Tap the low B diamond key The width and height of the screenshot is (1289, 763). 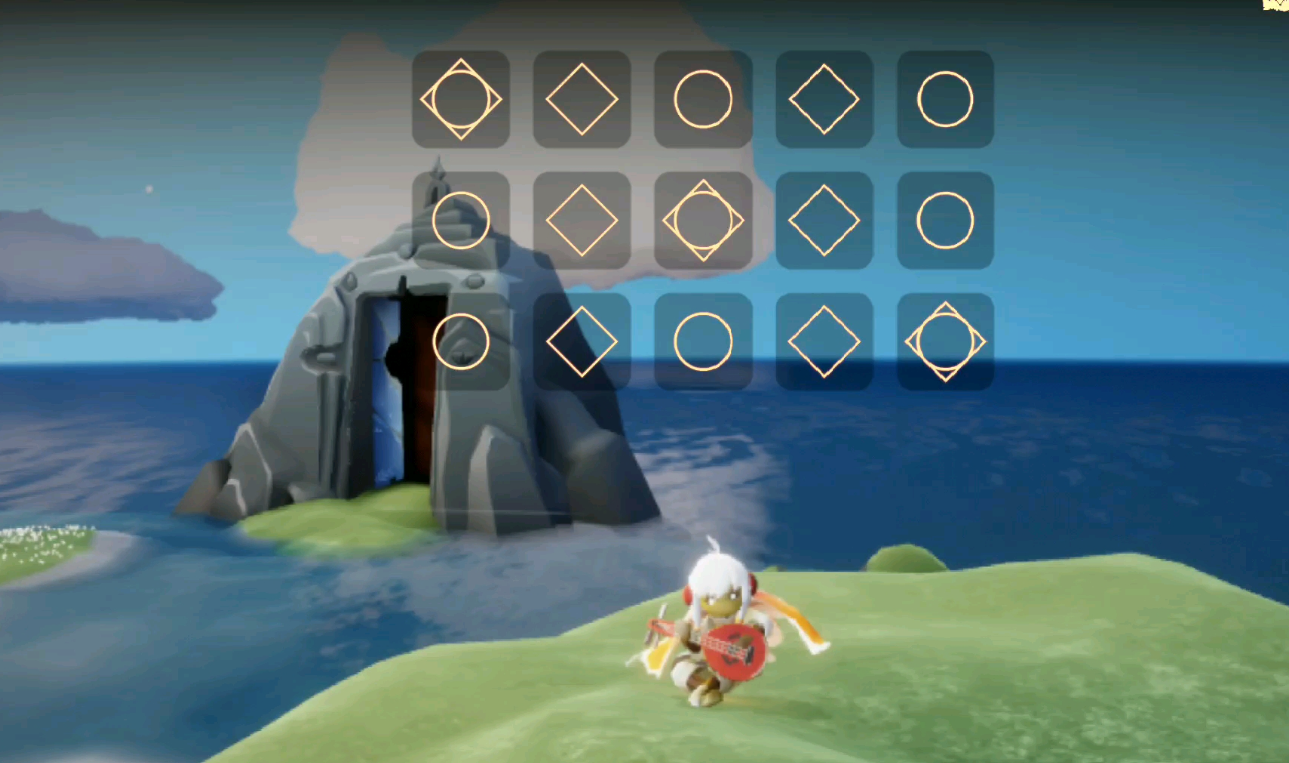pos(582,221)
